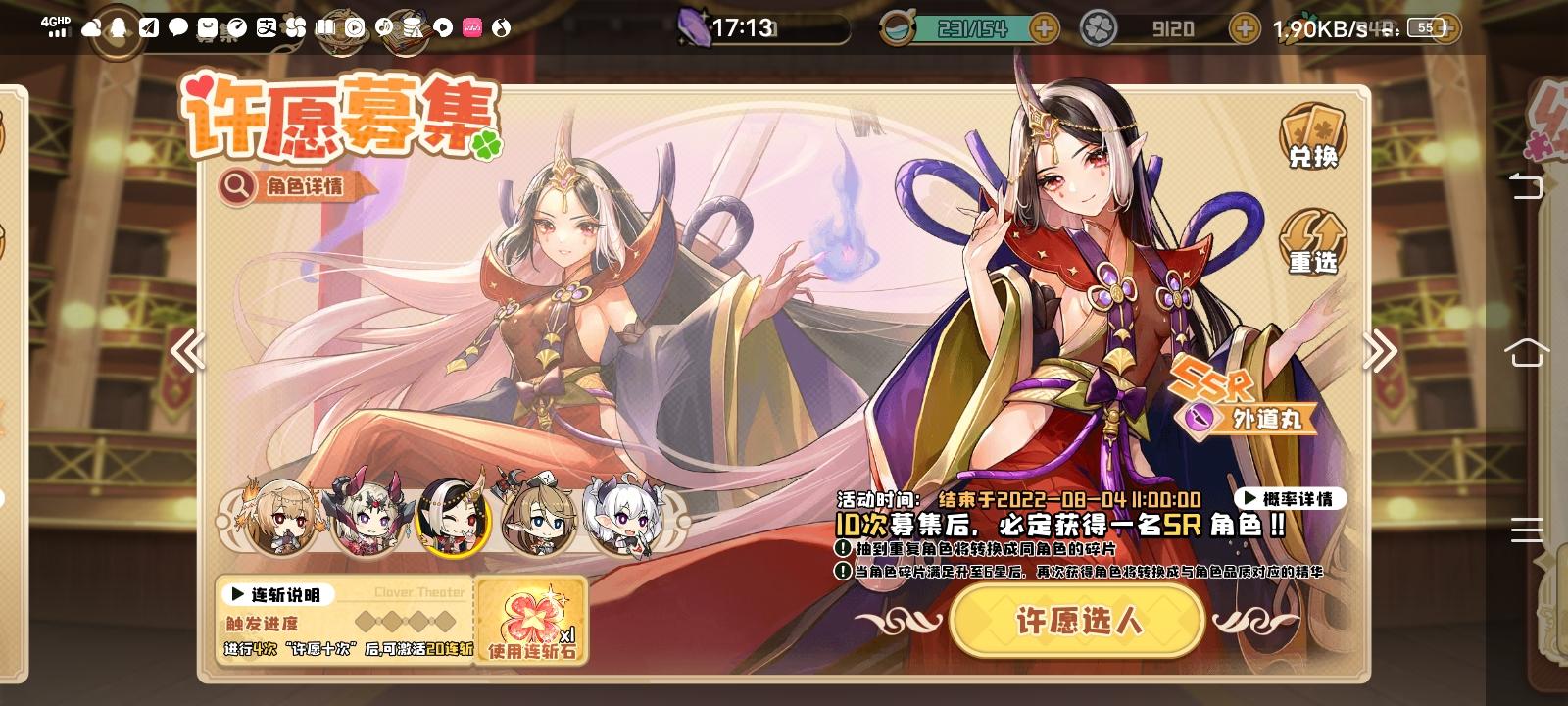Tap the 重选 (reselect) arrows icon
The width and height of the screenshot is (1568, 706).
pyautogui.click(x=1313, y=240)
